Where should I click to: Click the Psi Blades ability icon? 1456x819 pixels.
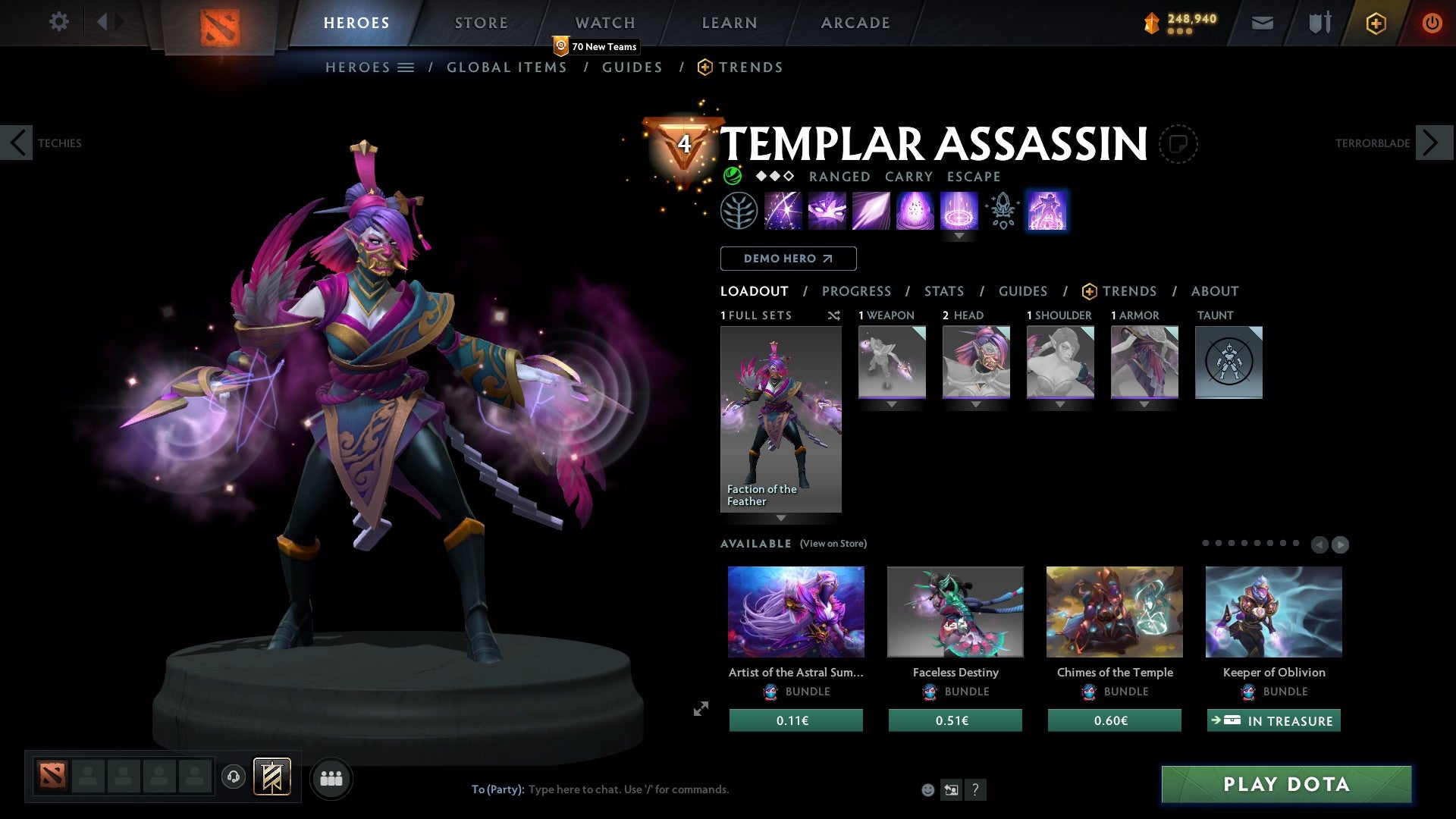[873, 211]
